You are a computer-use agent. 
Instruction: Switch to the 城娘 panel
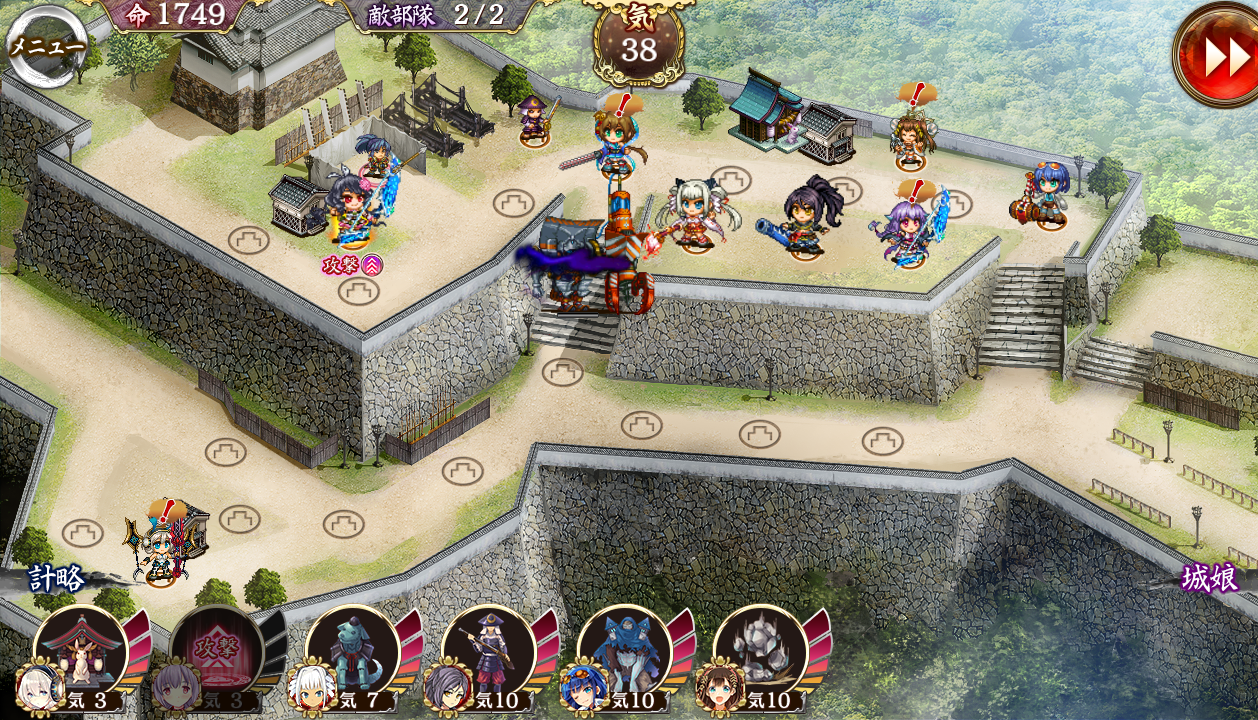tap(1209, 578)
